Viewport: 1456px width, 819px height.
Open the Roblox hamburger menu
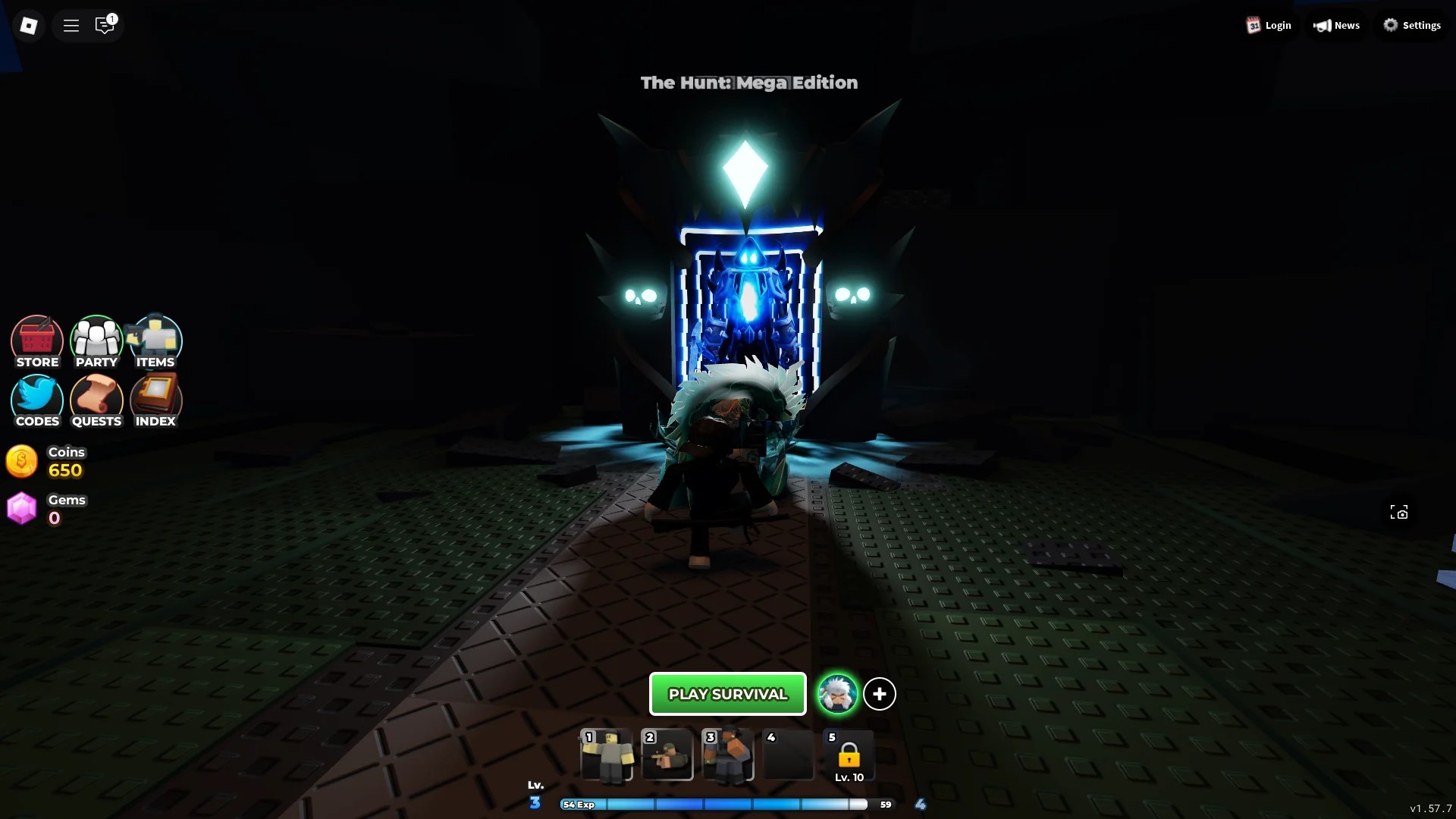71,24
